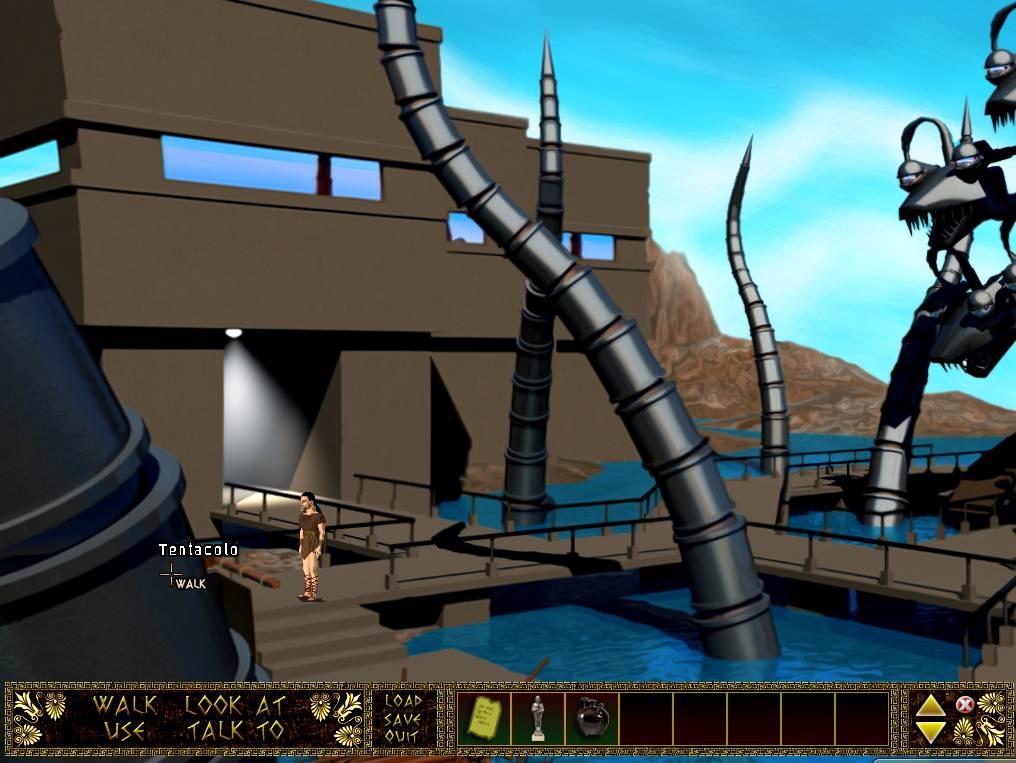Select the WALK verb
Screen dimensions: 1016x763
[x=125, y=704]
